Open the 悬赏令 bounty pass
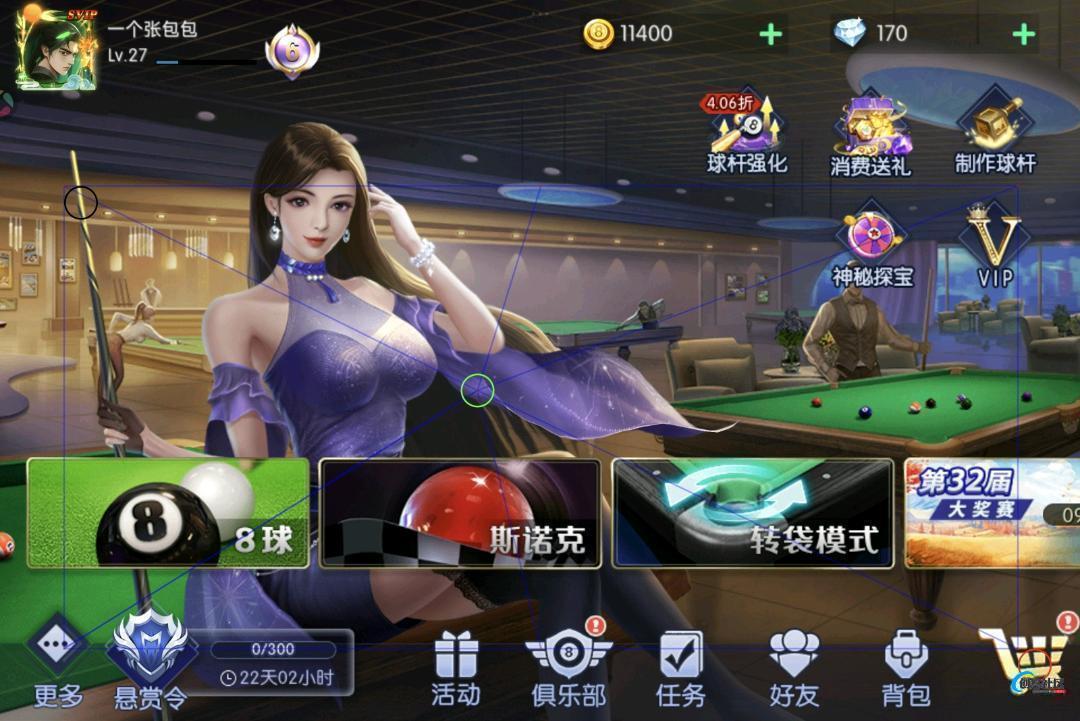 (x=148, y=660)
